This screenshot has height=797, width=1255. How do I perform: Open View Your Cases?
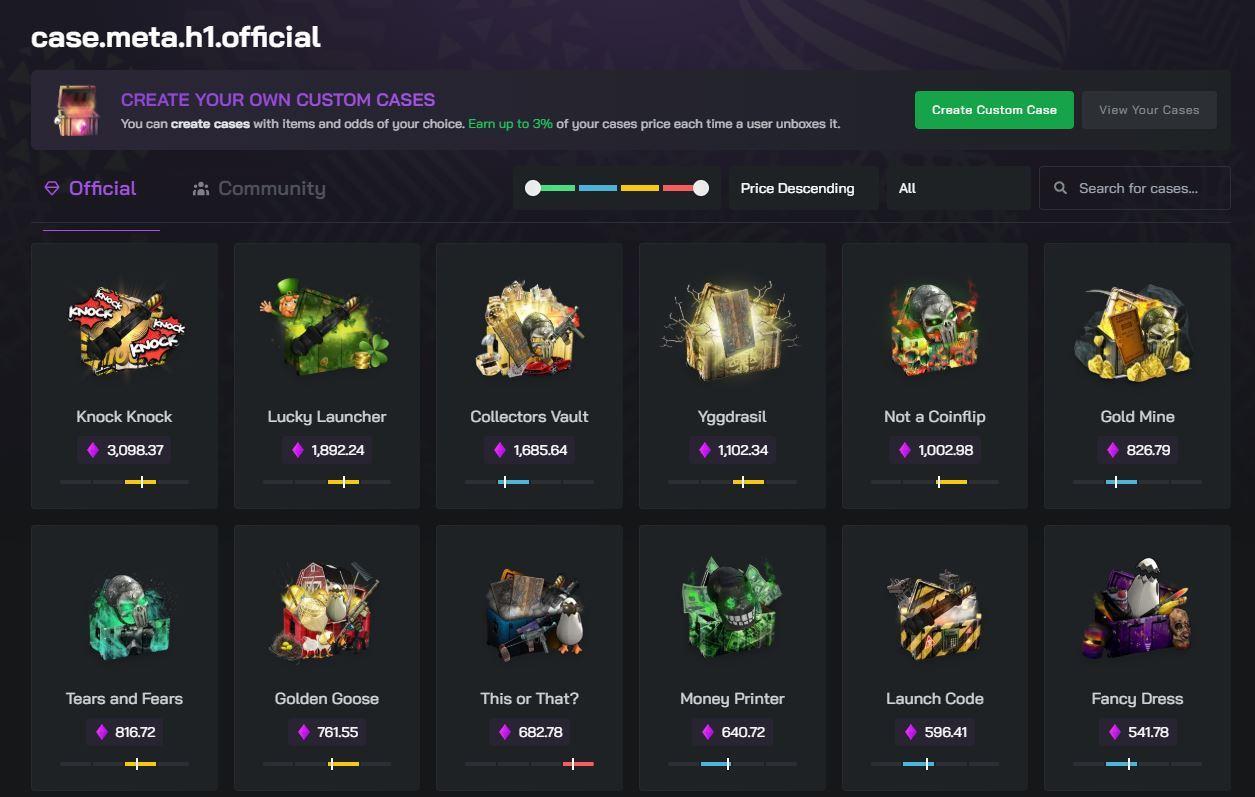click(x=1148, y=110)
